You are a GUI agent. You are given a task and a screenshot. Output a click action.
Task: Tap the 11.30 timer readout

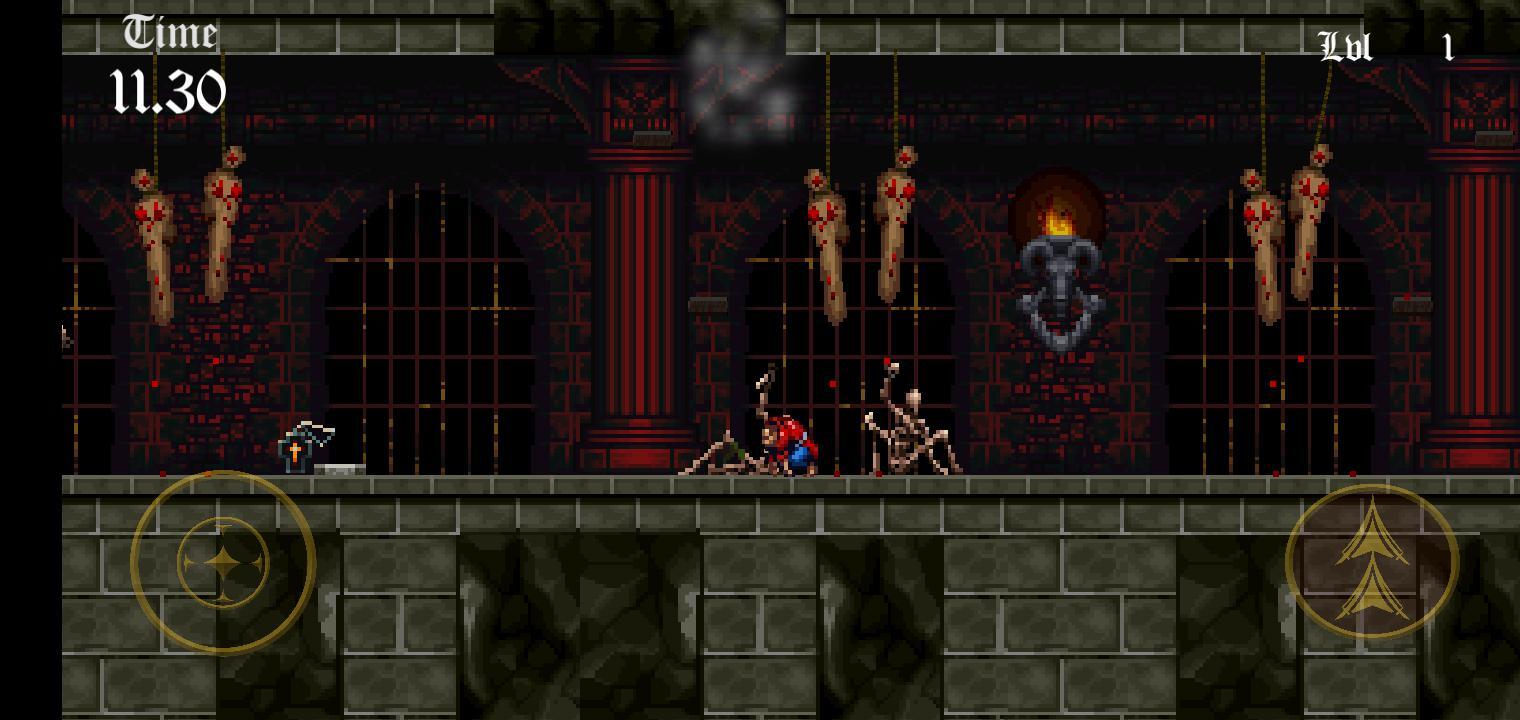[x=168, y=90]
